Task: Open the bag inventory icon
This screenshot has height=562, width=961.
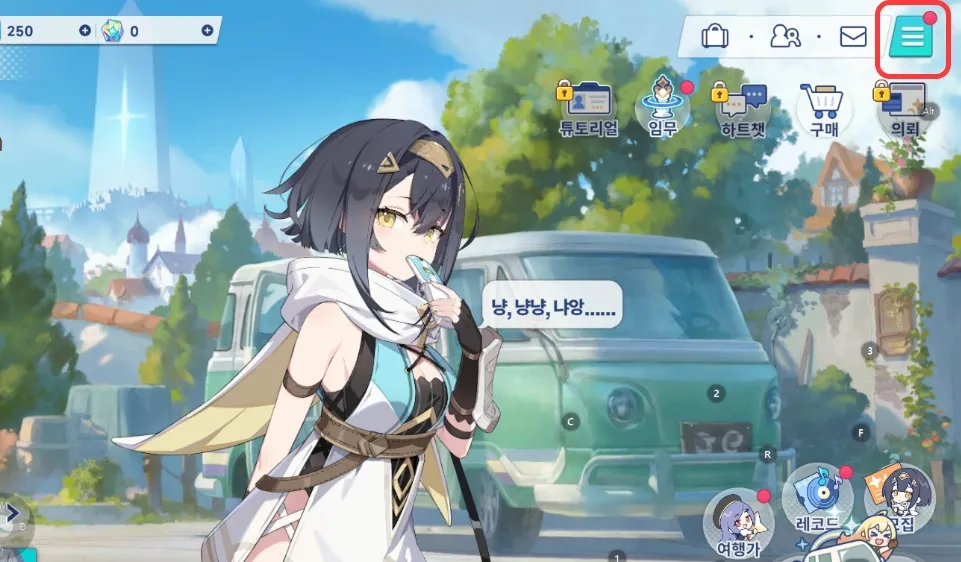Action: (714, 37)
